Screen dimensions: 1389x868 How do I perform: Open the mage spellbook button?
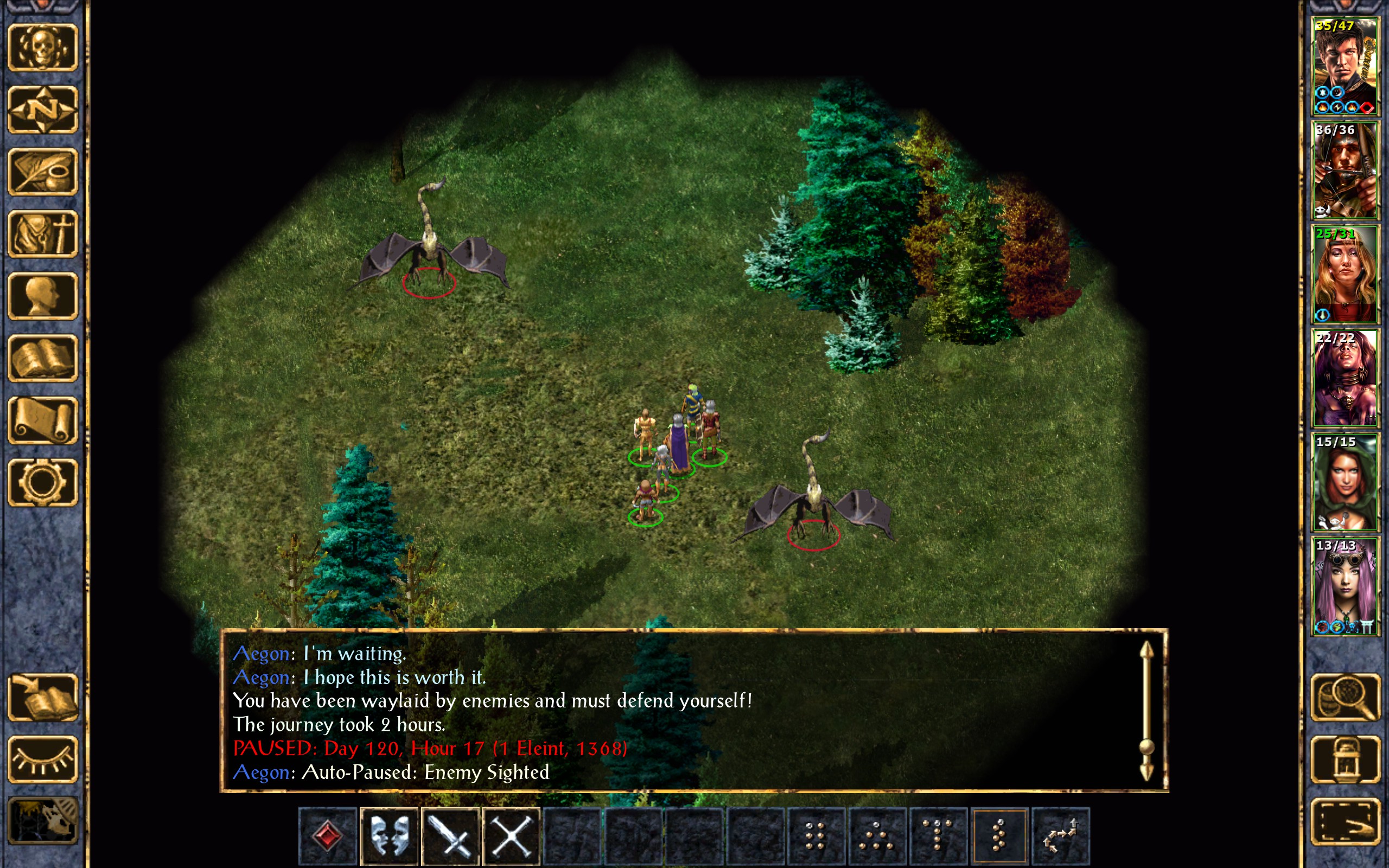(x=42, y=358)
